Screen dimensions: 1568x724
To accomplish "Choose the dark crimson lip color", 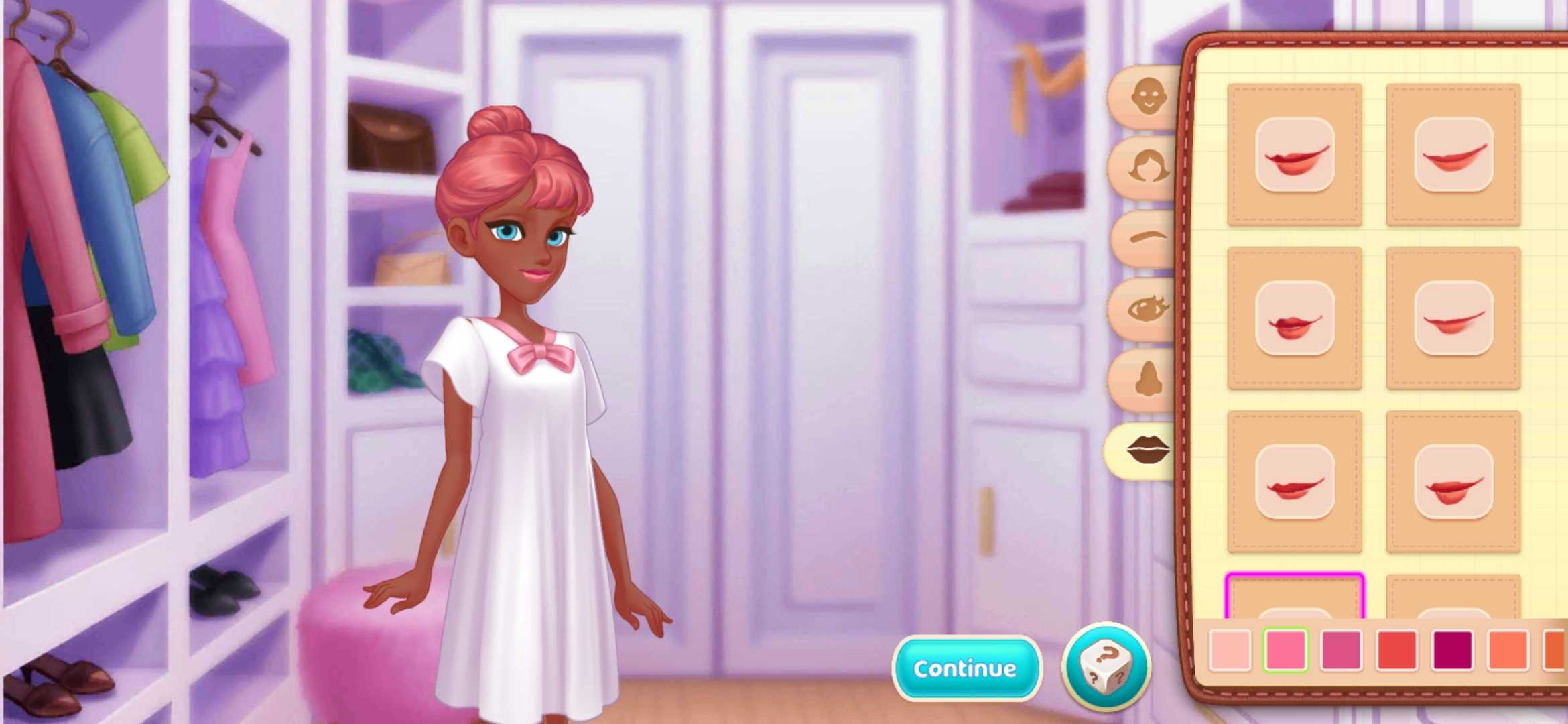I will coord(1452,650).
